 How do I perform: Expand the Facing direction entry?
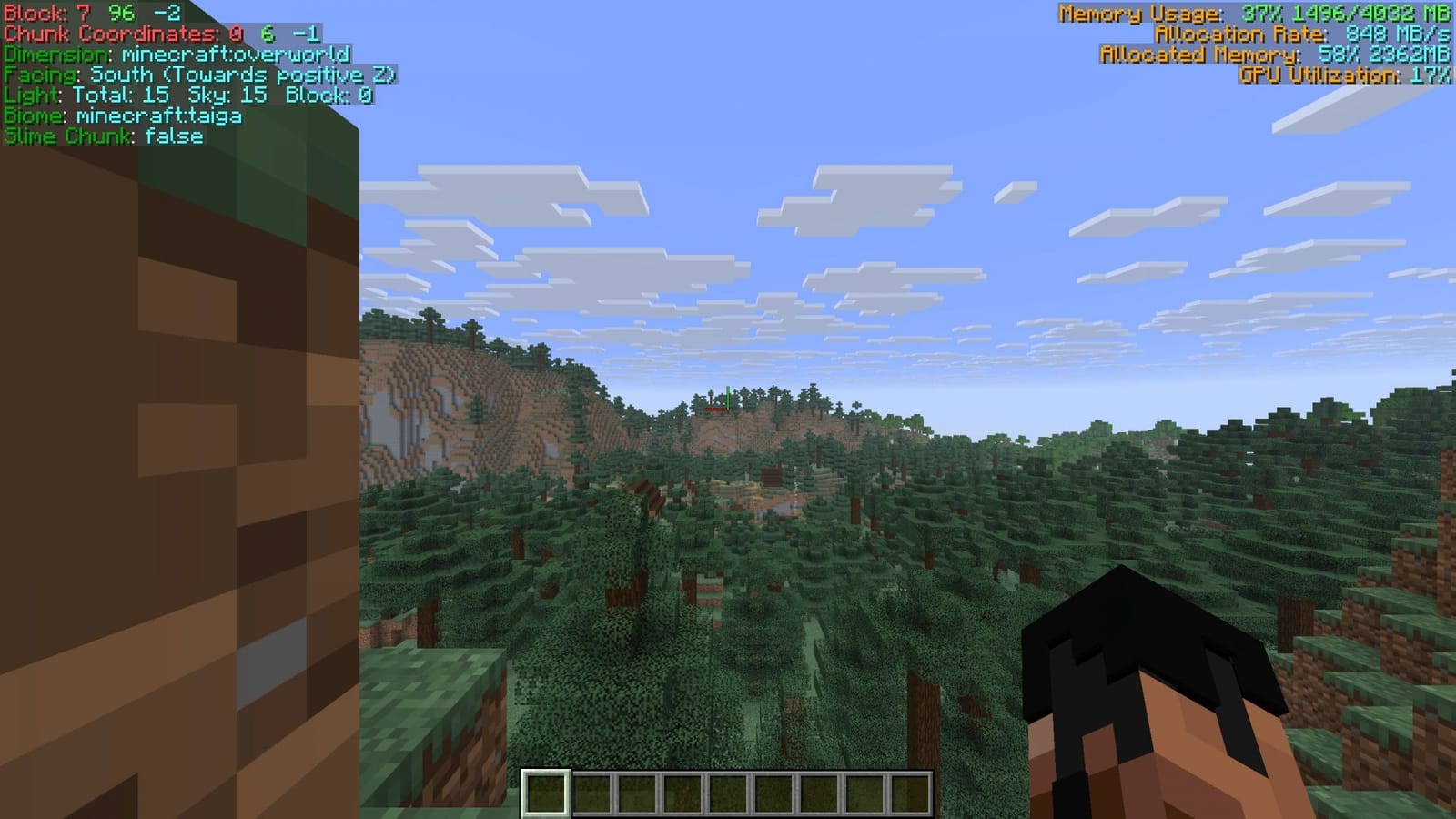(200, 75)
